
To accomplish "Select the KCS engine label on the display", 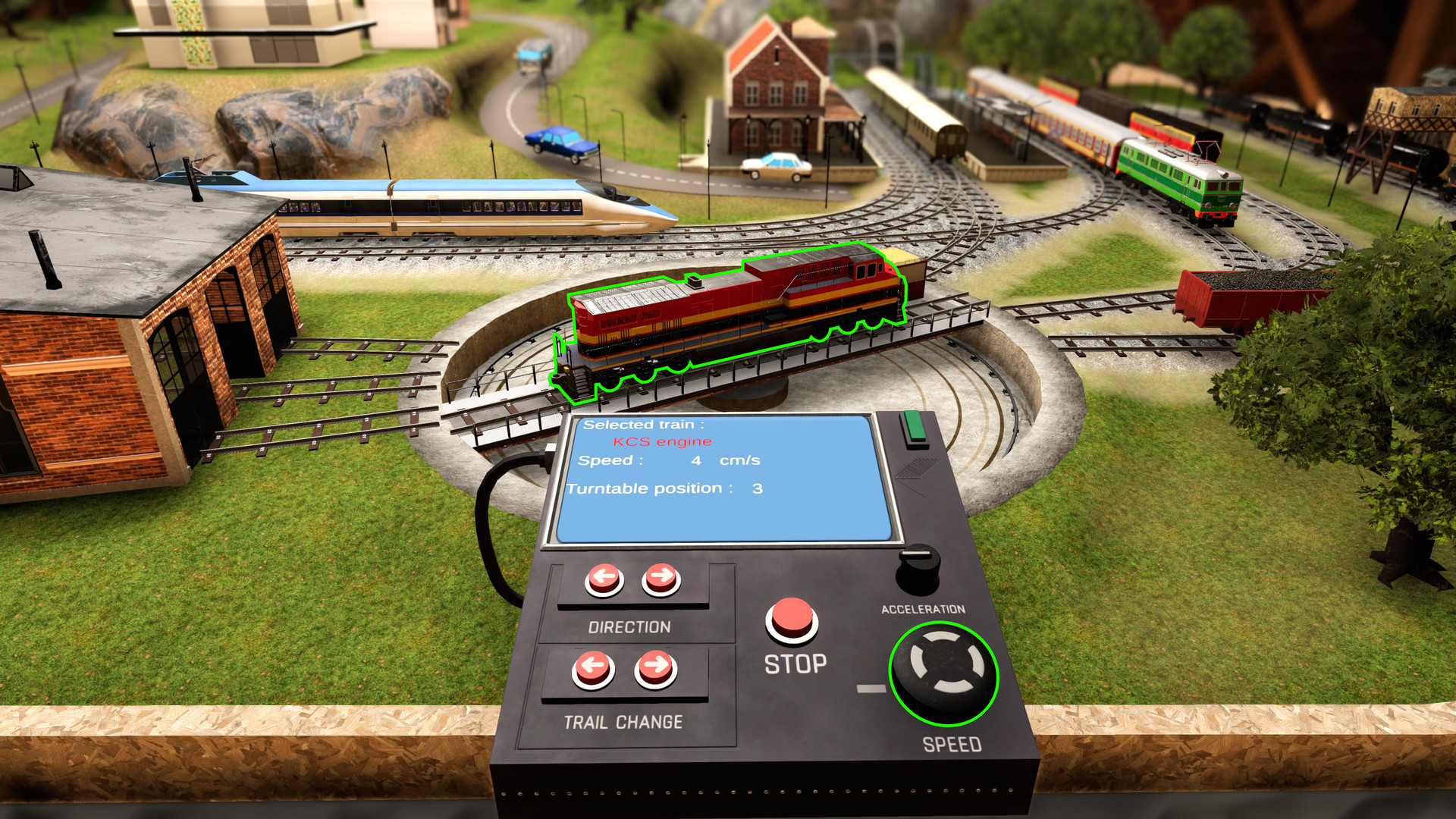I will 662,440.
